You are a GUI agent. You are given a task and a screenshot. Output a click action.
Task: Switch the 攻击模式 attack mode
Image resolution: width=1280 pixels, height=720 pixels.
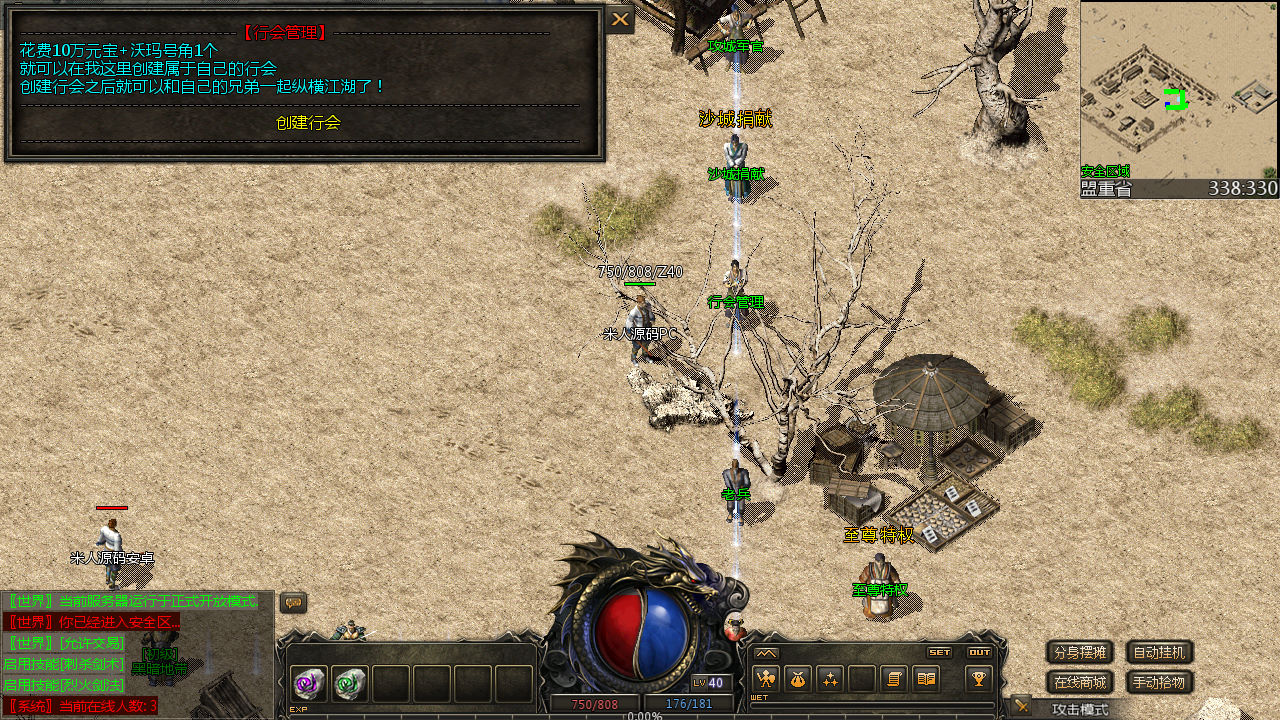(x=1079, y=709)
